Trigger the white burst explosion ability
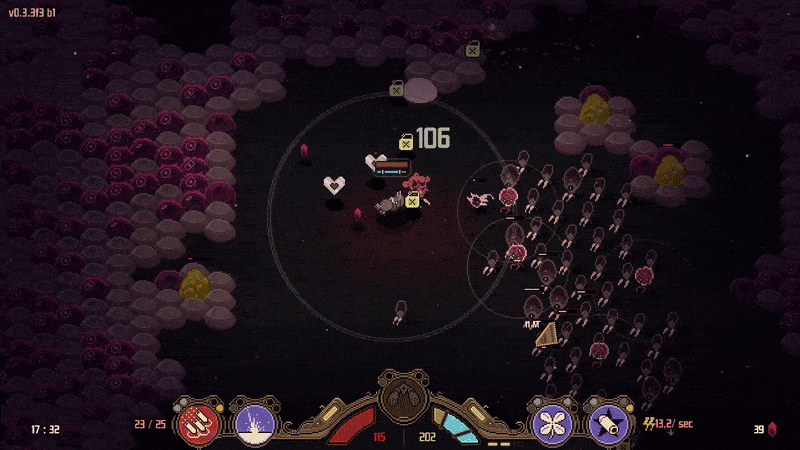Image resolution: width=800 pixels, height=450 pixels. pos(253,420)
